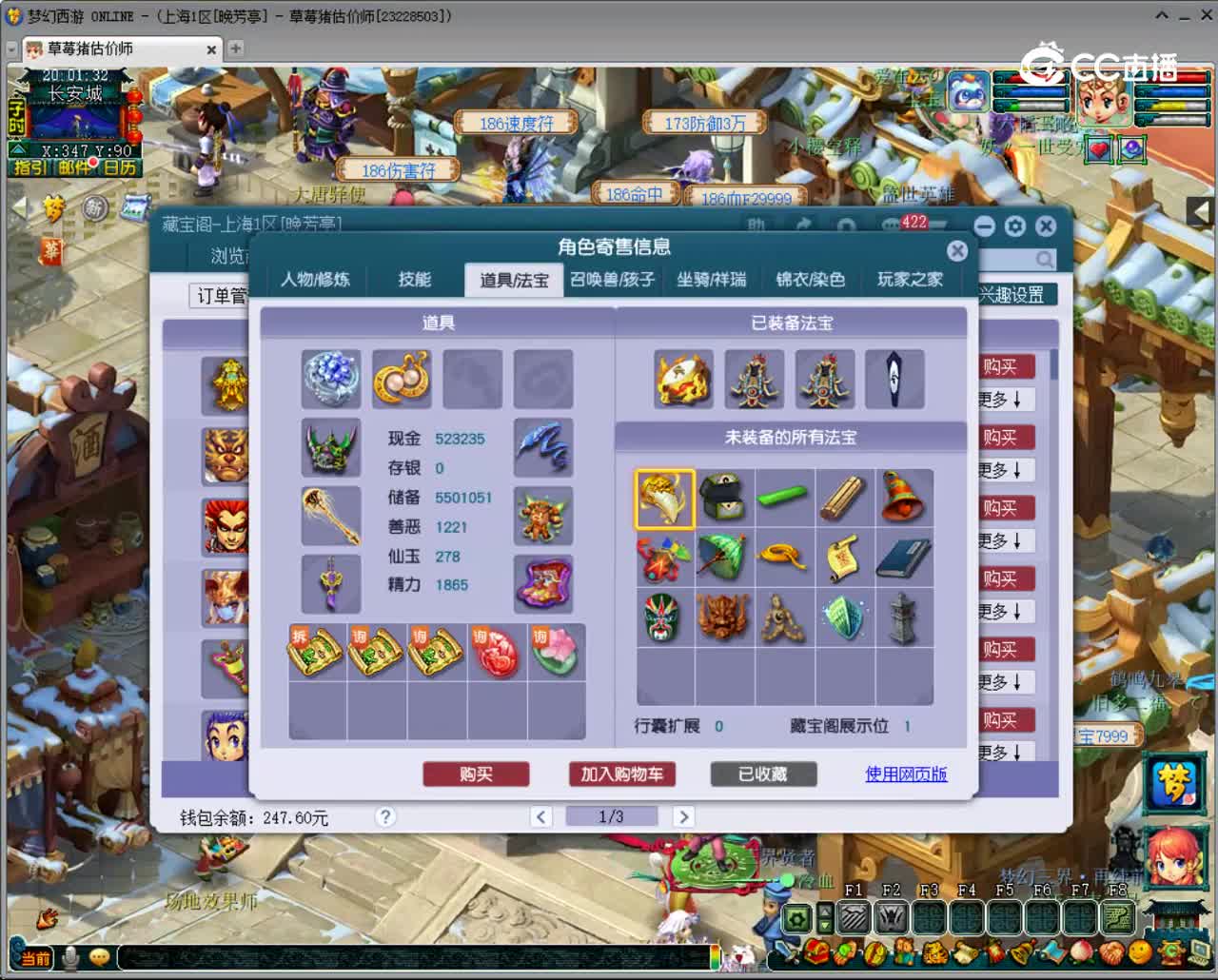The width and height of the screenshot is (1218, 980).
Task: Click the magnifier search icon in the Cangbaoge window
Action: pos(1044,259)
